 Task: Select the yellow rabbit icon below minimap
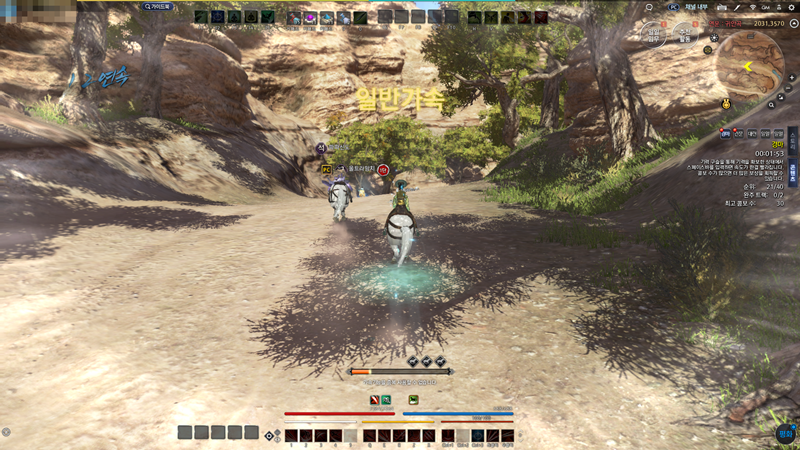(727, 103)
